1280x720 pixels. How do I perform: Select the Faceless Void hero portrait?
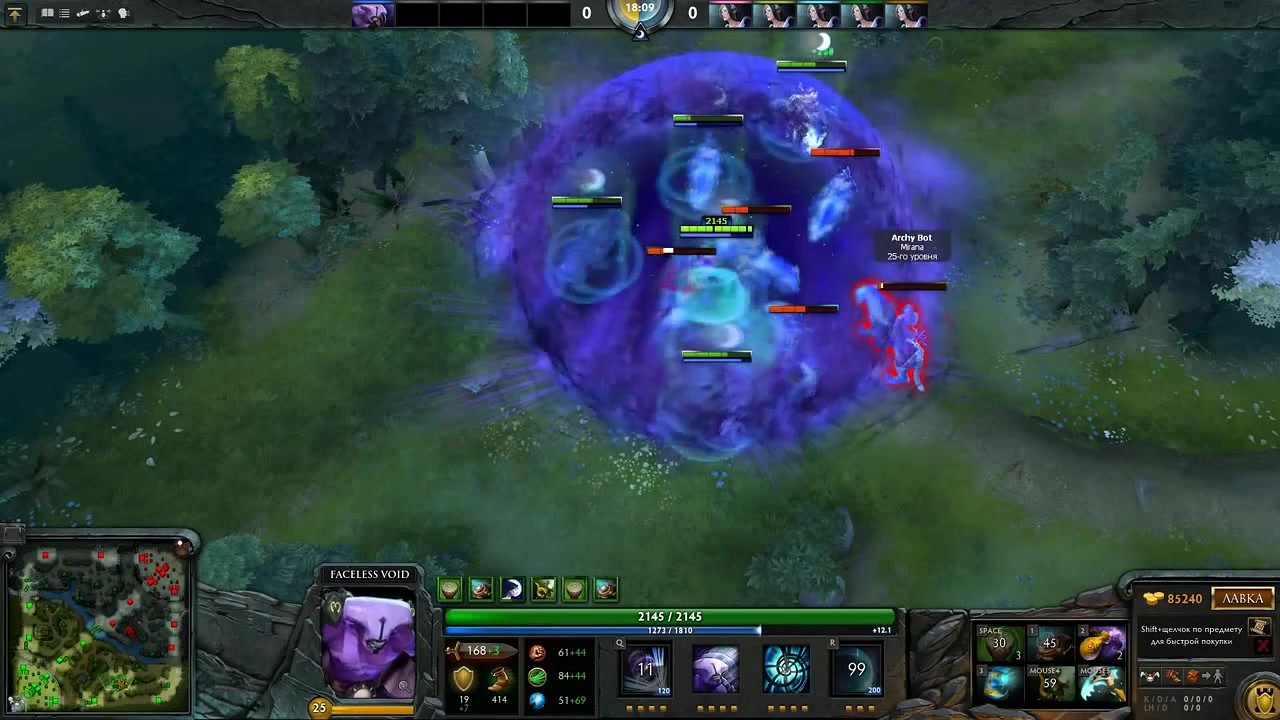(369, 646)
